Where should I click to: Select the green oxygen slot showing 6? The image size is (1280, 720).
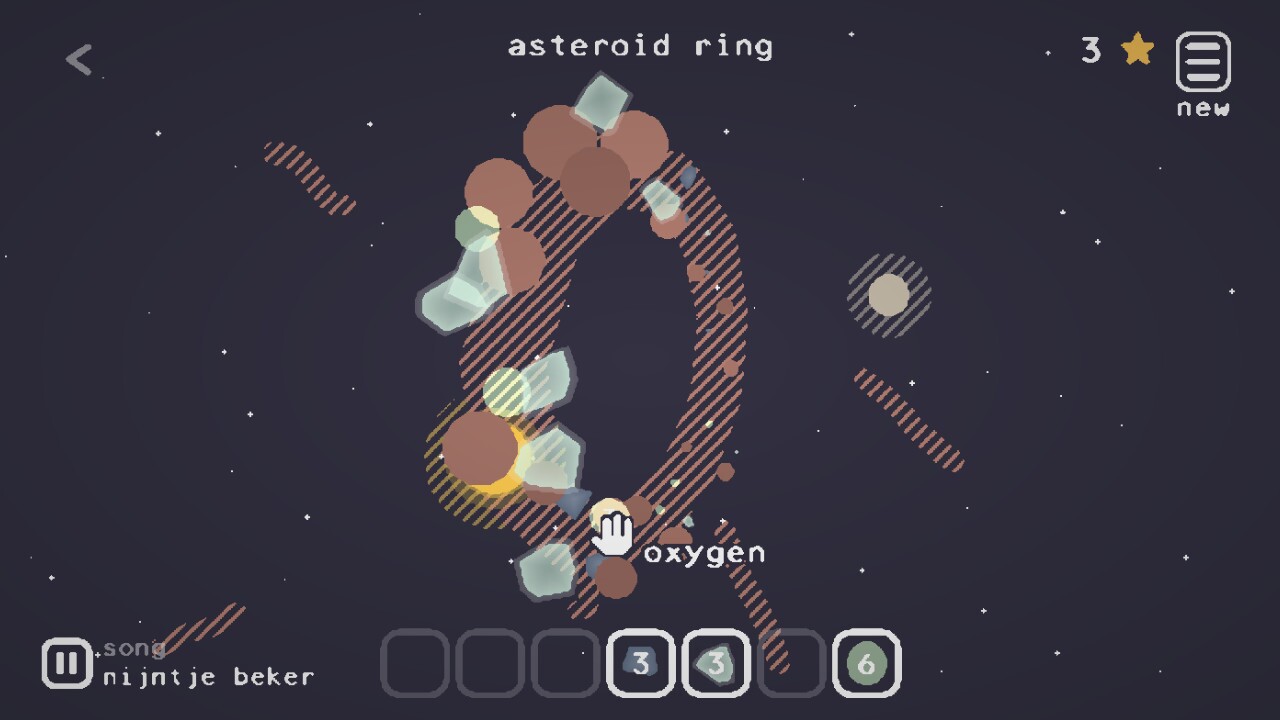click(866, 662)
